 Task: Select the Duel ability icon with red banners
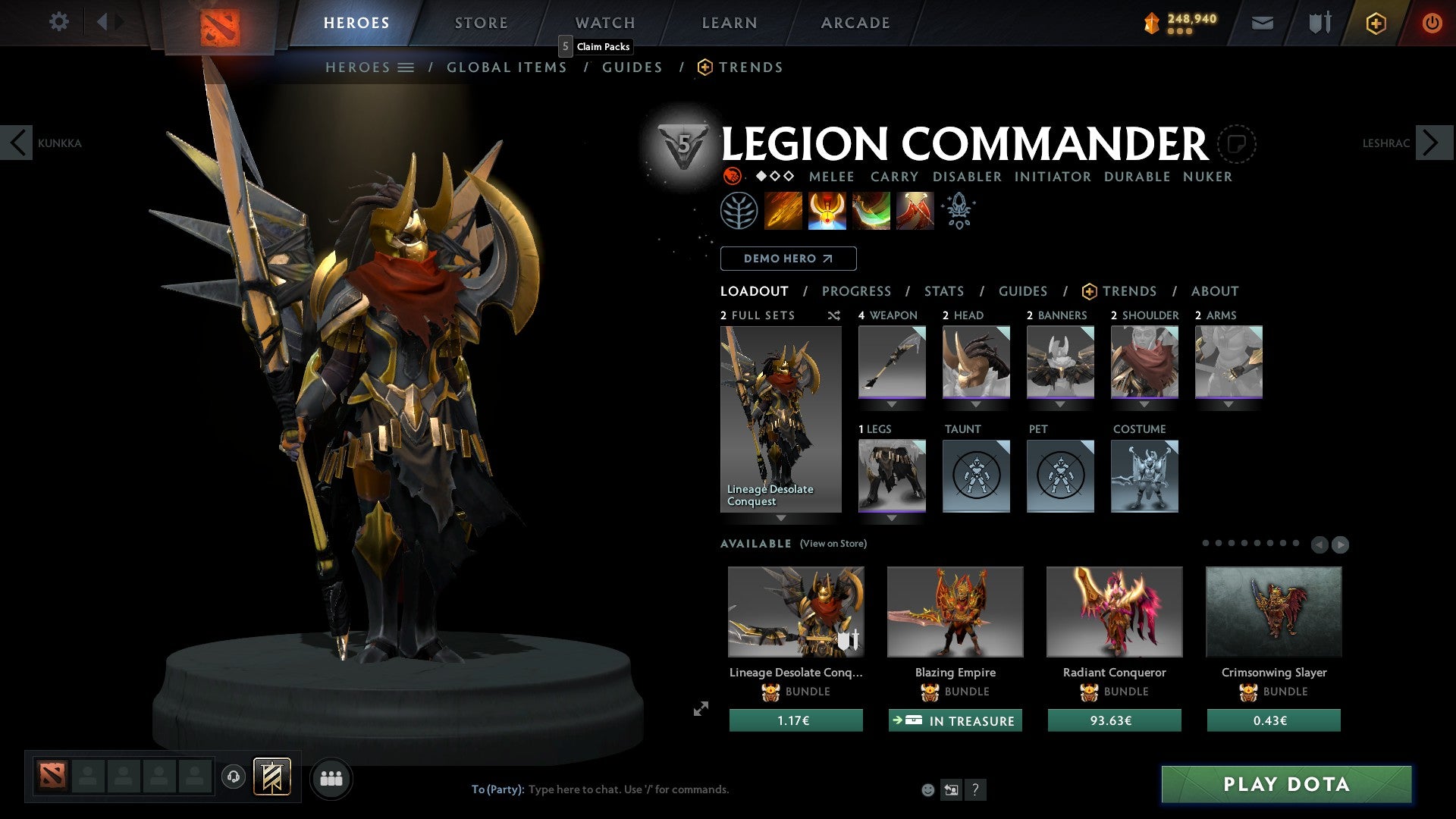[914, 210]
